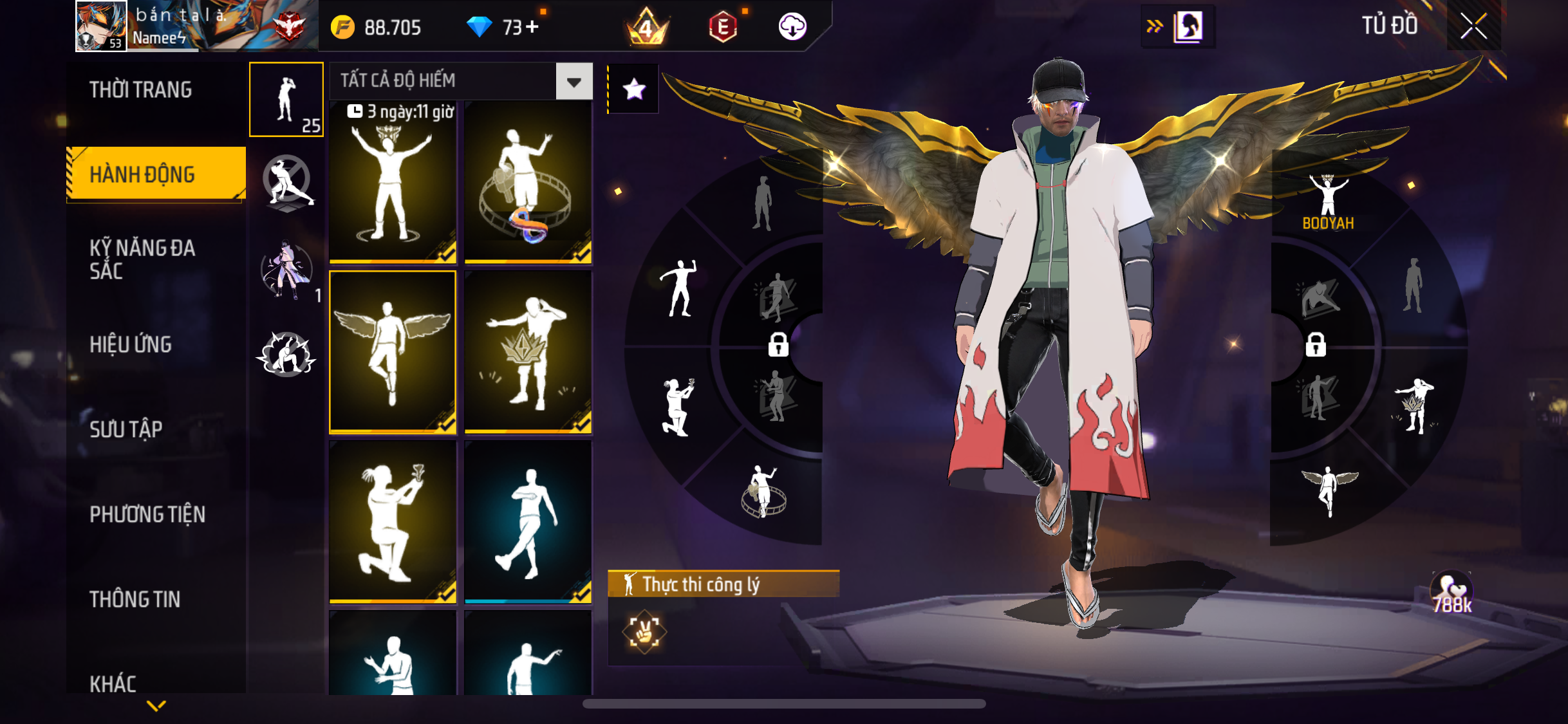The height and width of the screenshot is (724, 1568).
Task: Pick the kneeling trophy emote tile
Action: [393, 521]
